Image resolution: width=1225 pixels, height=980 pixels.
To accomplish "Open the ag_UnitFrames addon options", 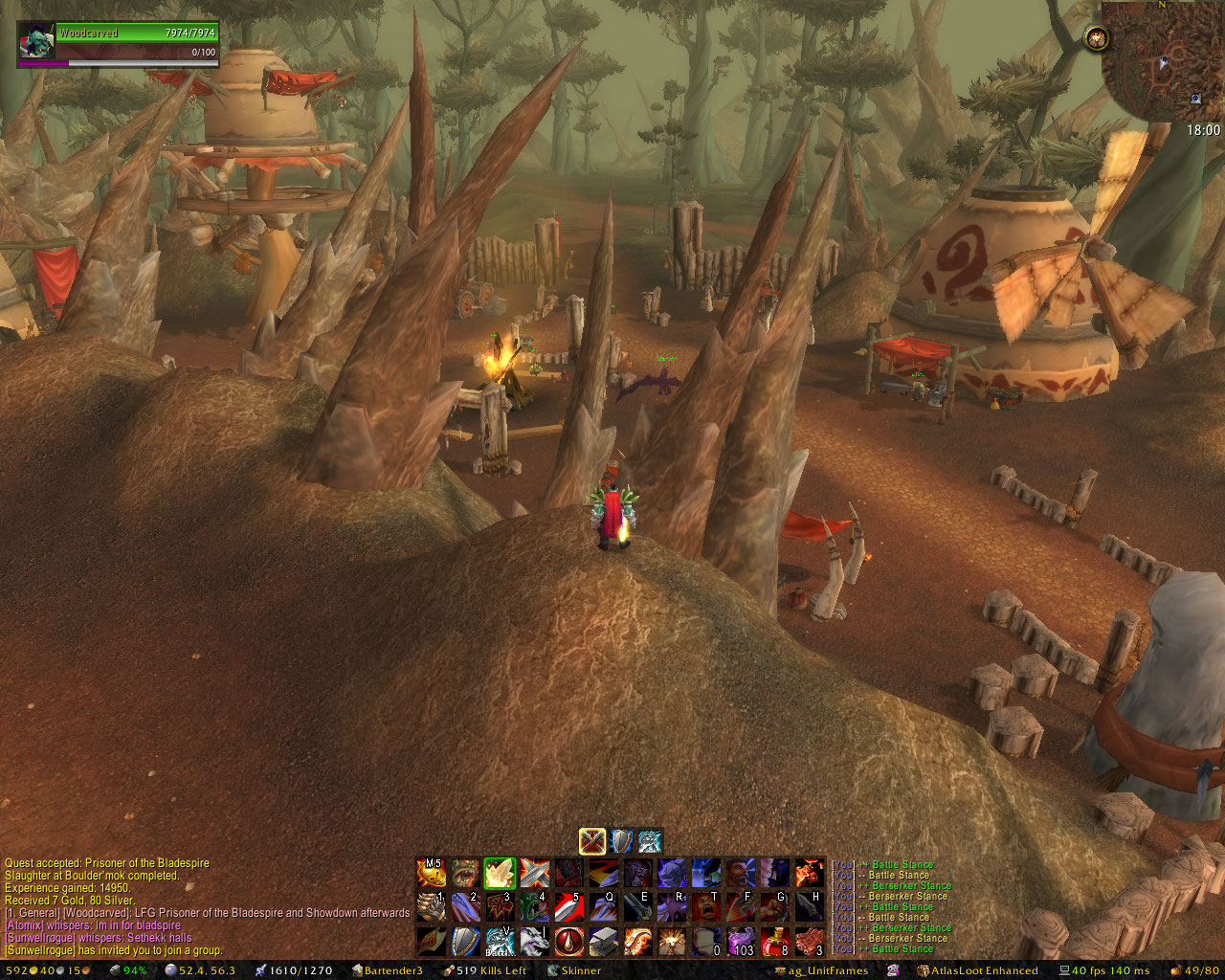I will tap(821, 970).
